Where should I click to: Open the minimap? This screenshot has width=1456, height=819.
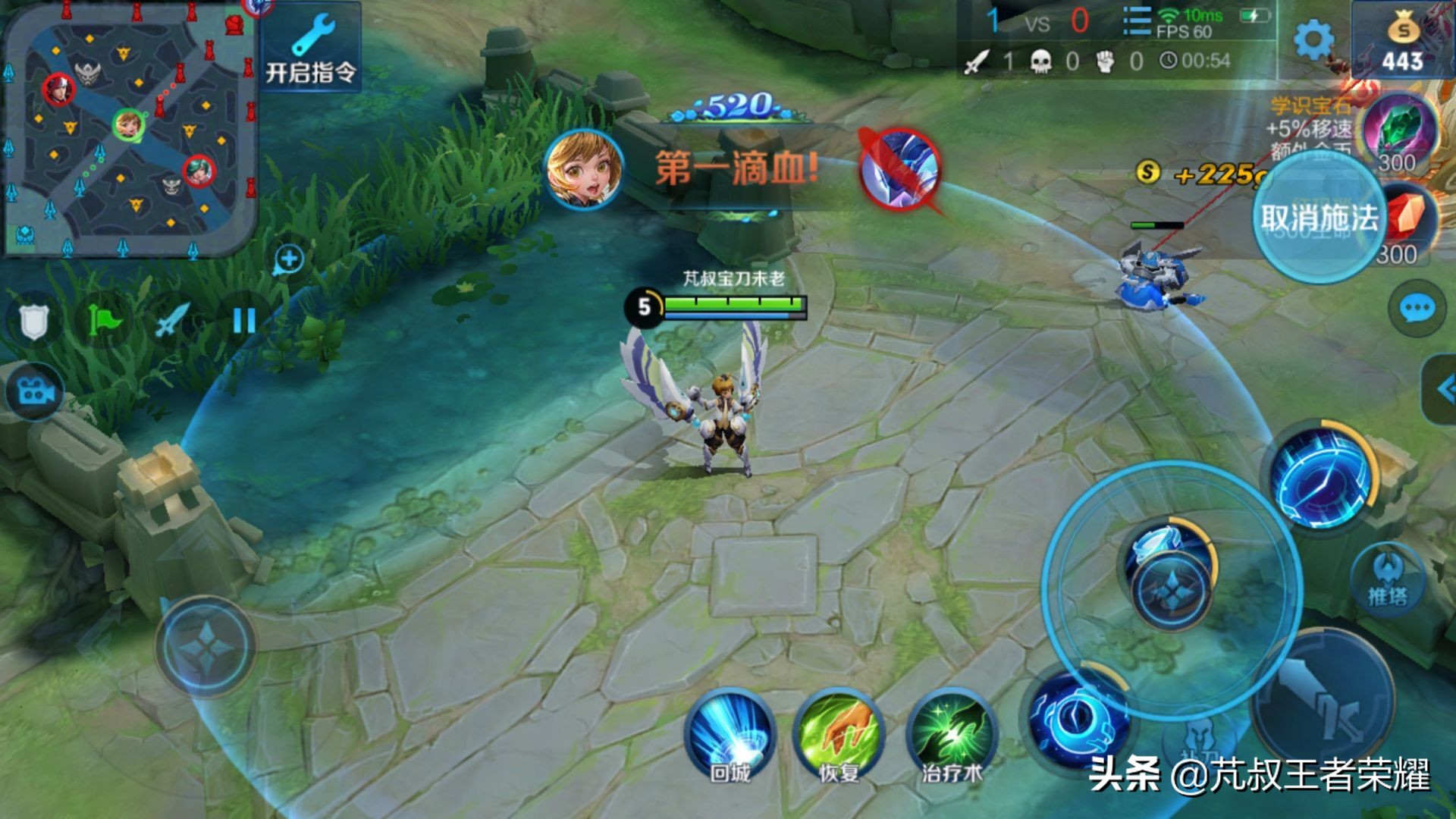[129, 129]
